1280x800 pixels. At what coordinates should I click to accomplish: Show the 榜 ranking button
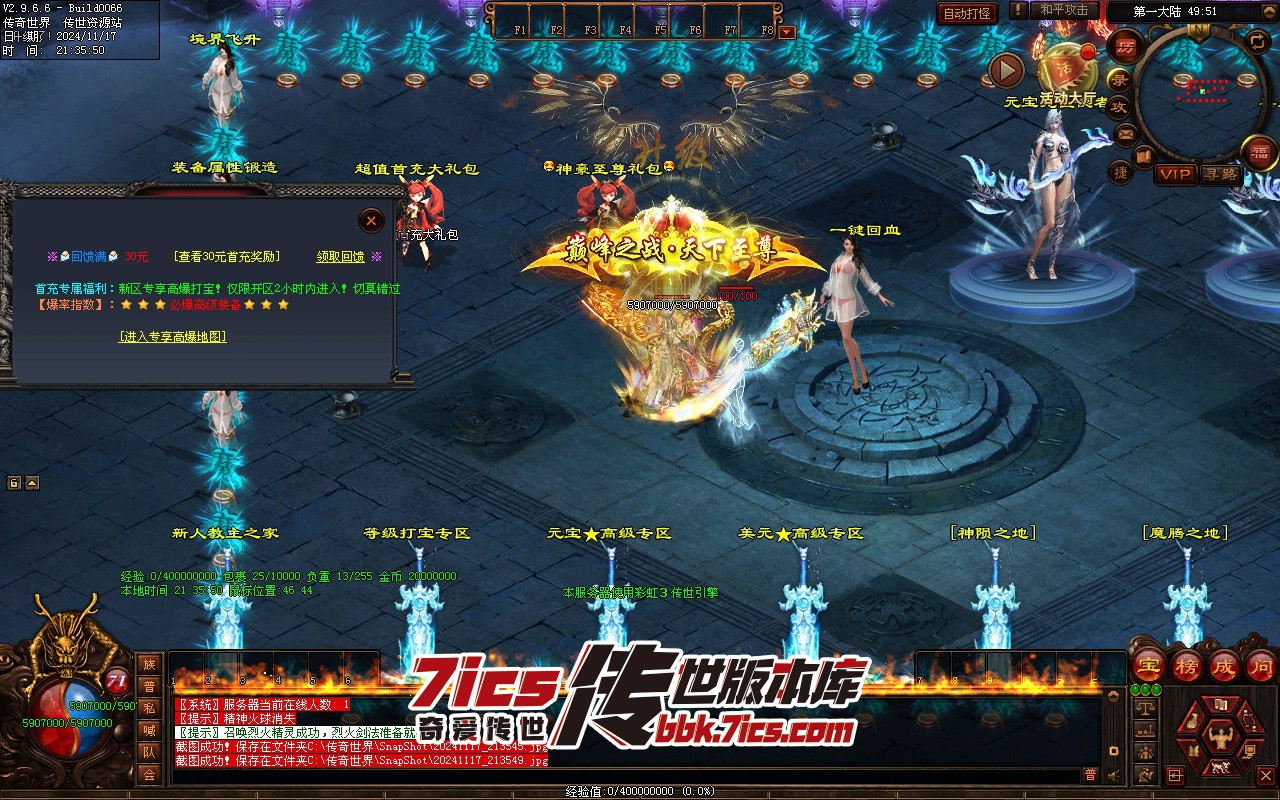1187,665
